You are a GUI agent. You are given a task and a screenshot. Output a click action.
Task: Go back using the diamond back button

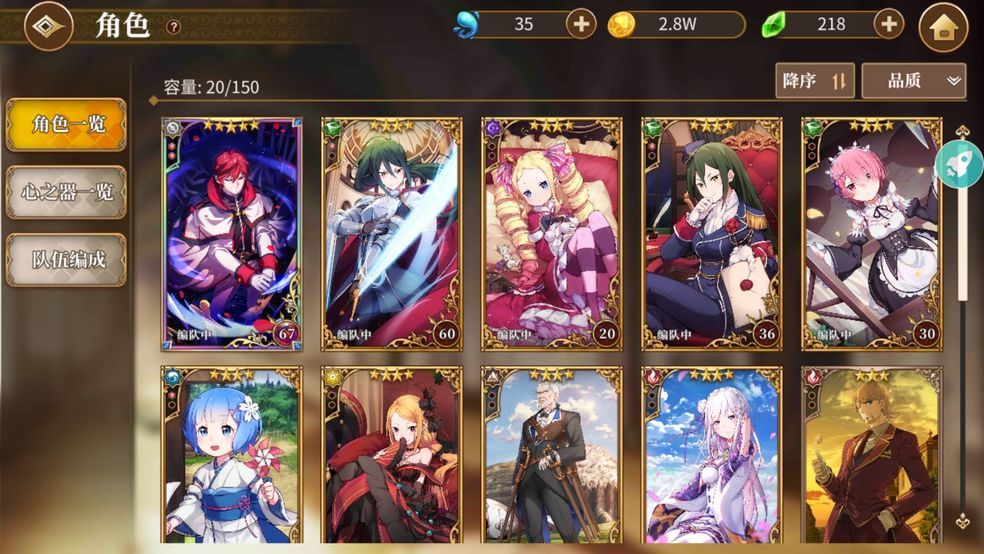tap(47, 27)
